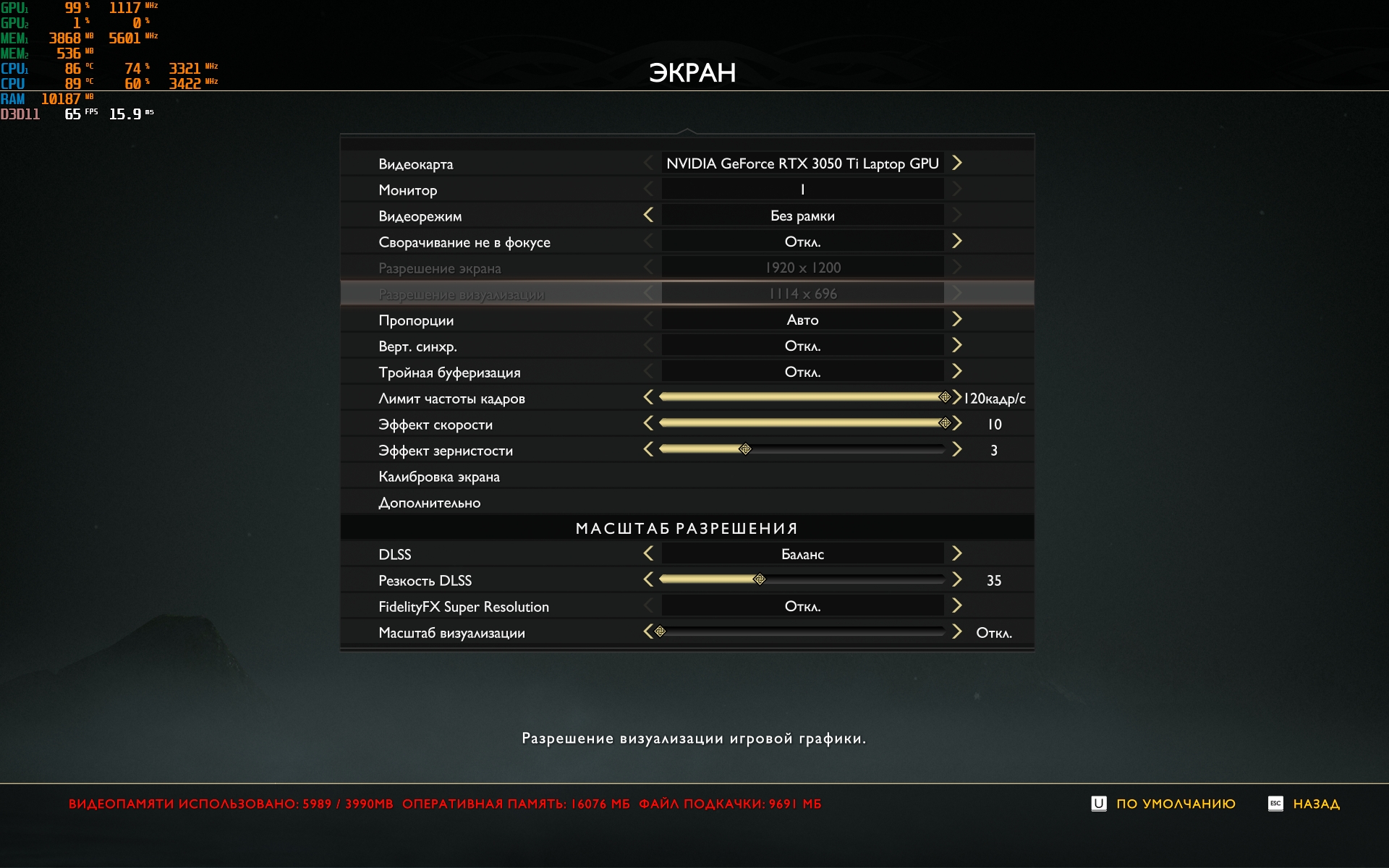
Task: Increase Резкость DLSS with its right arrow
Action: [x=957, y=580]
